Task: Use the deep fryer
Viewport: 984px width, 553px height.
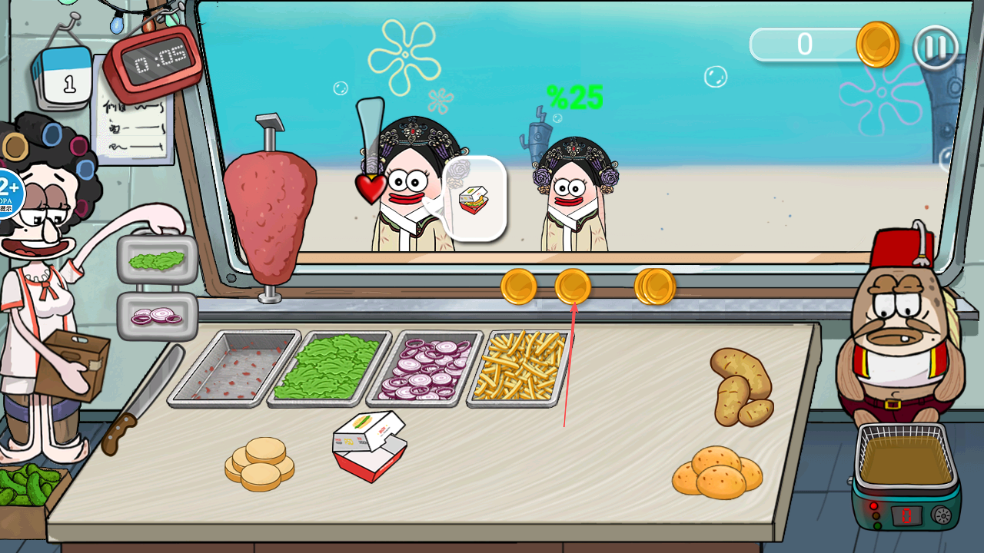Action: 906,474
